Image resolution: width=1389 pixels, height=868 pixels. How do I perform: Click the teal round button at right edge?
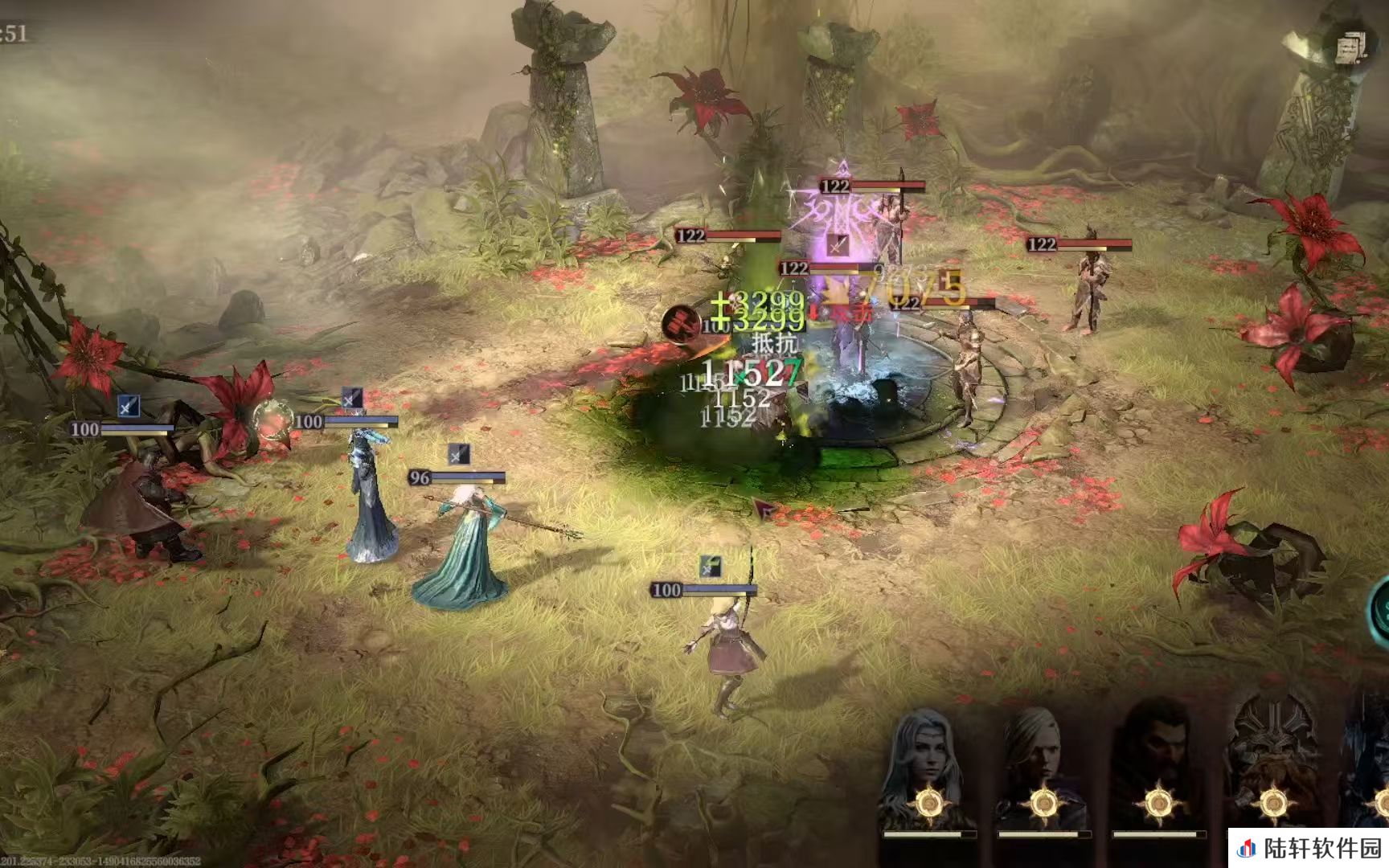(1380, 612)
